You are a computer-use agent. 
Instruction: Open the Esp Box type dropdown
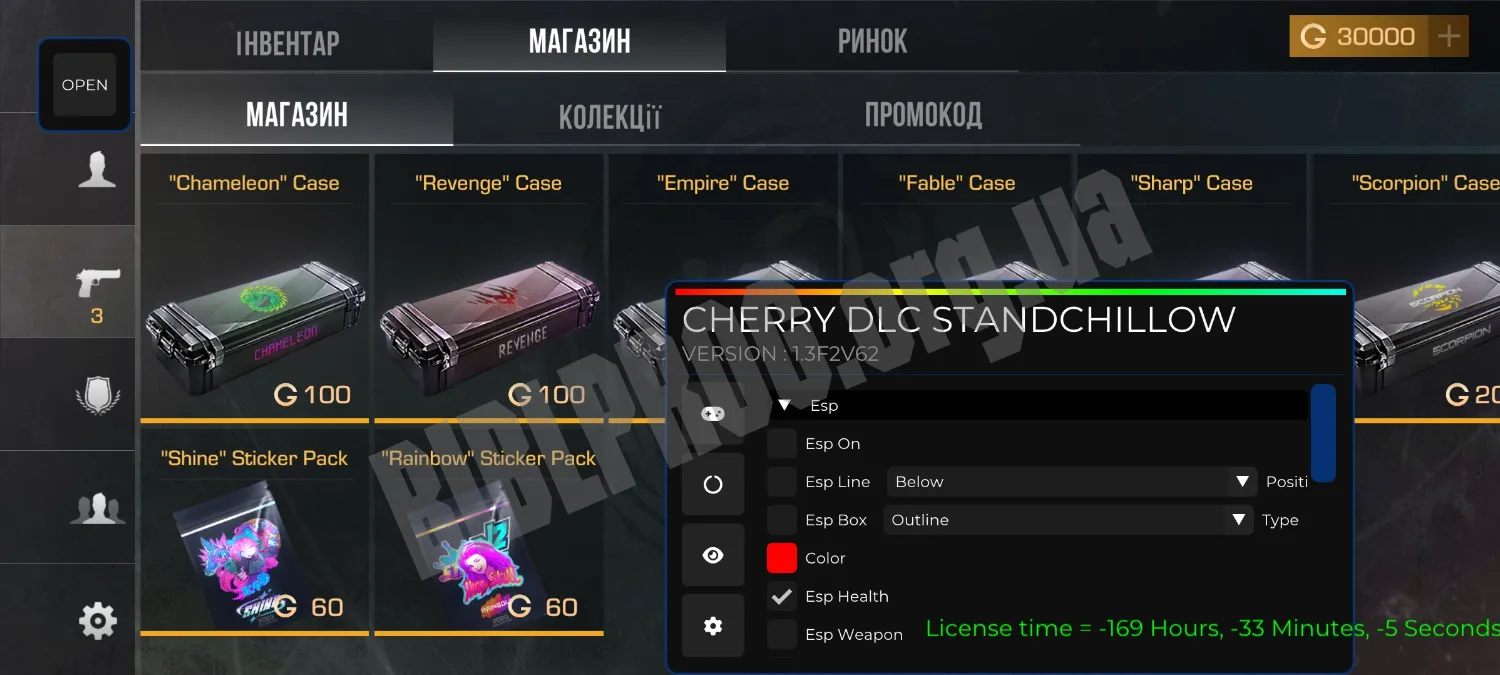point(1068,520)
